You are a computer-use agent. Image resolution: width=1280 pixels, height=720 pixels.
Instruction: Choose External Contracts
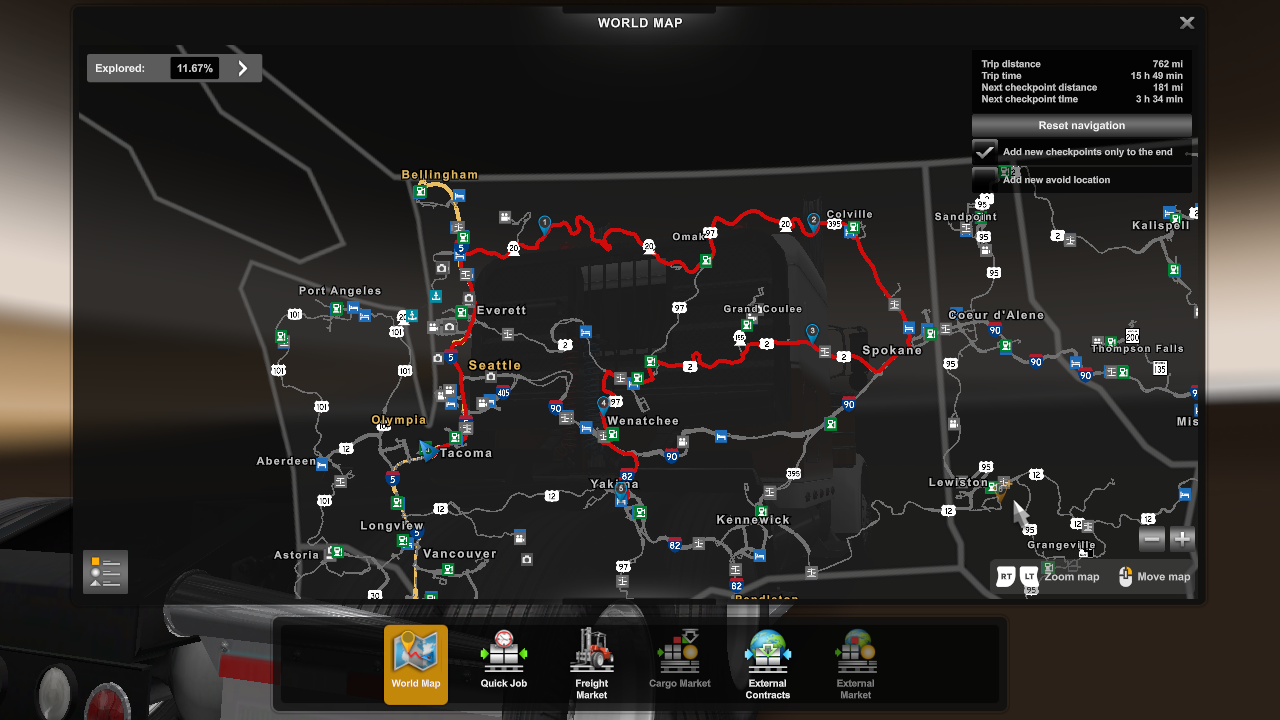point(767,662)
